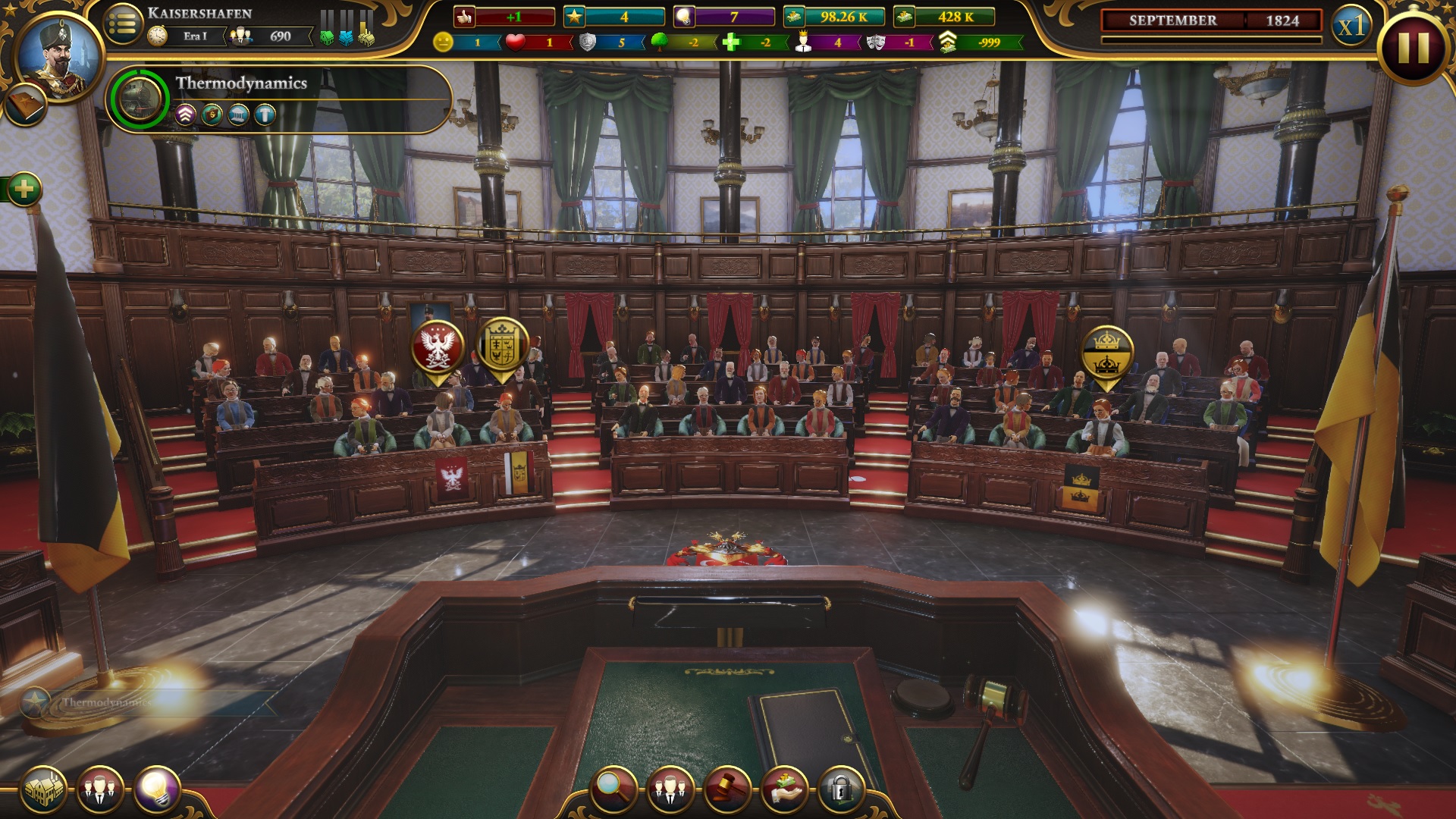The image size is (1456, 819).
Task: Select the yellow crest party marker
Action: [502, 346]
